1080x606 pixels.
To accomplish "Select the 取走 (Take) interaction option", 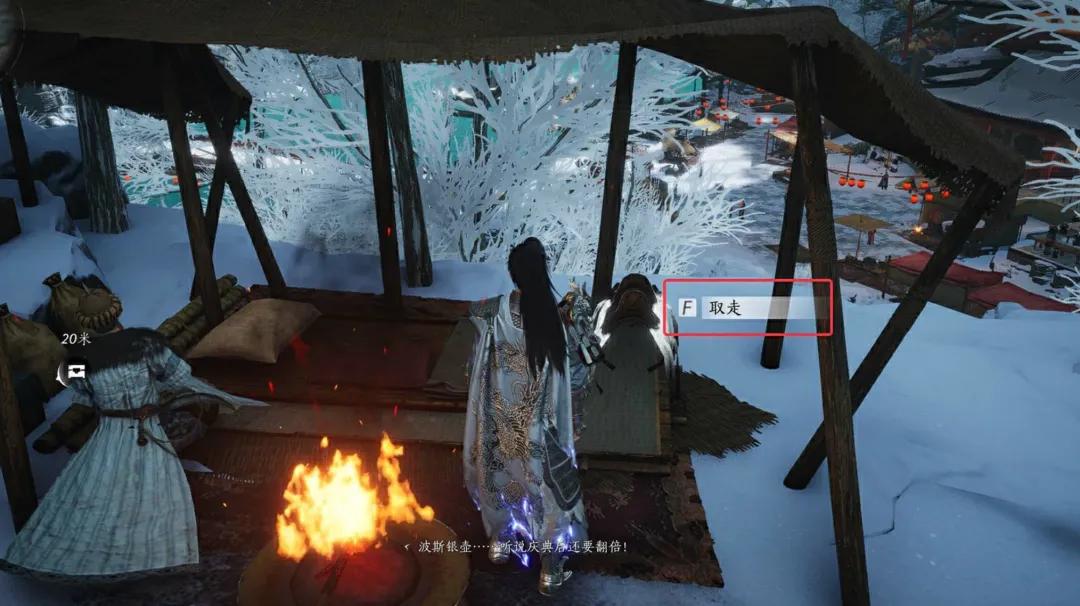I will pos(747,307).
